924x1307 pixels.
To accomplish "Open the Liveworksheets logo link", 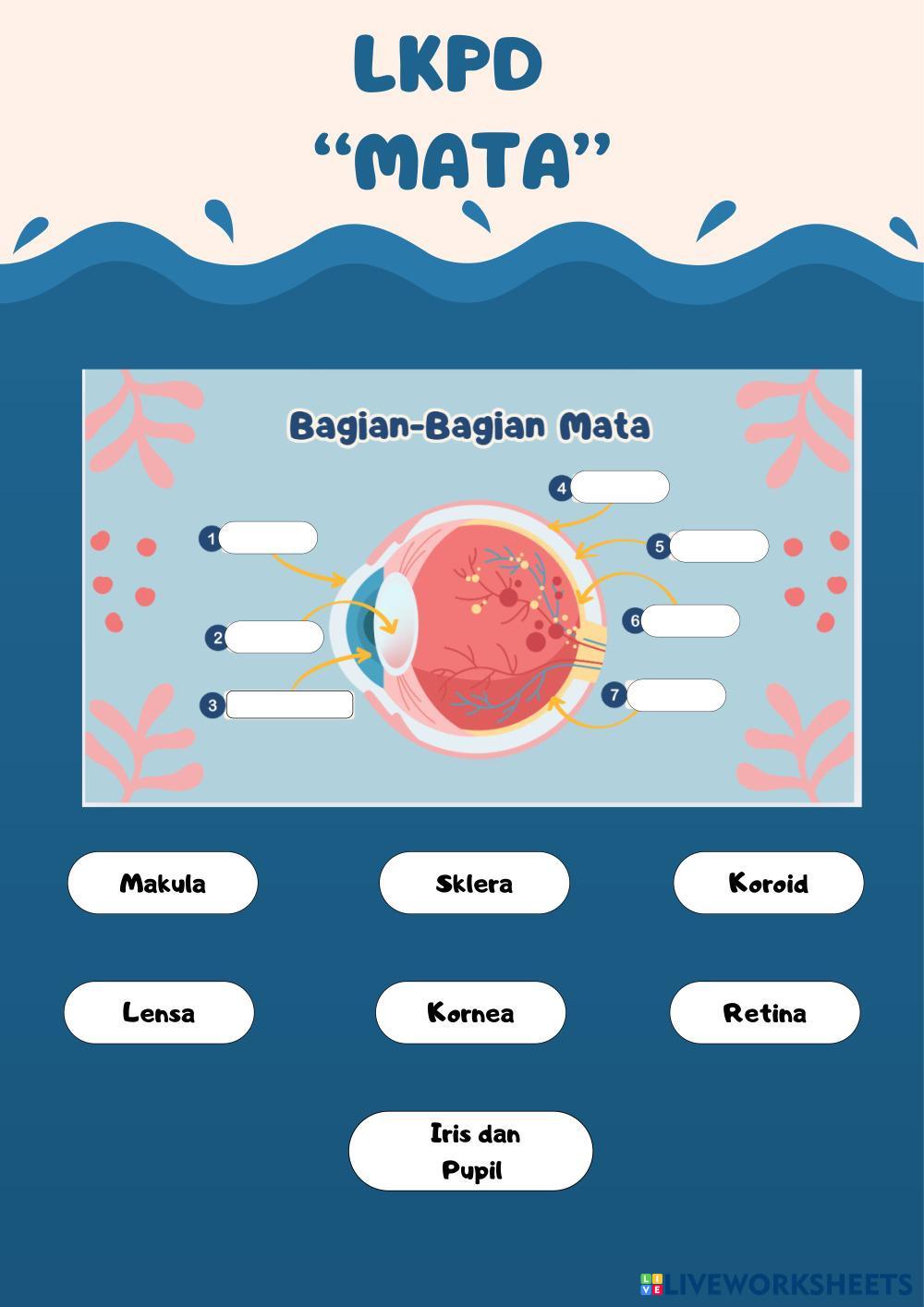I will coord(776,1284).
